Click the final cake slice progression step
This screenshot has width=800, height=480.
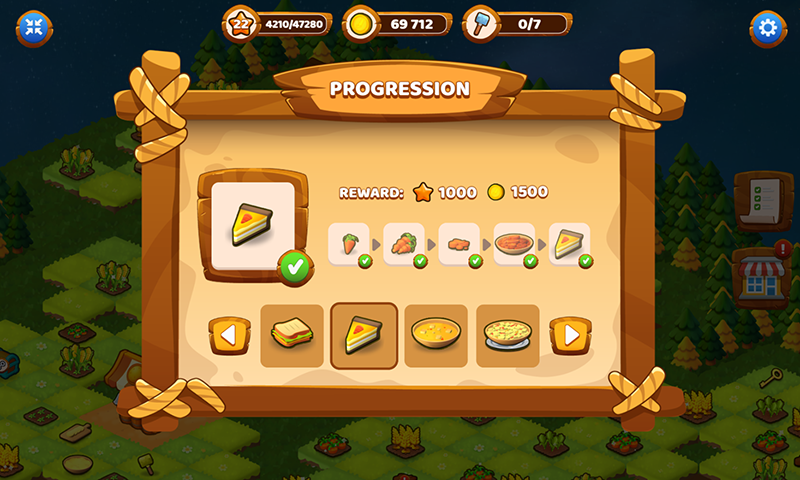click(569, 244)
